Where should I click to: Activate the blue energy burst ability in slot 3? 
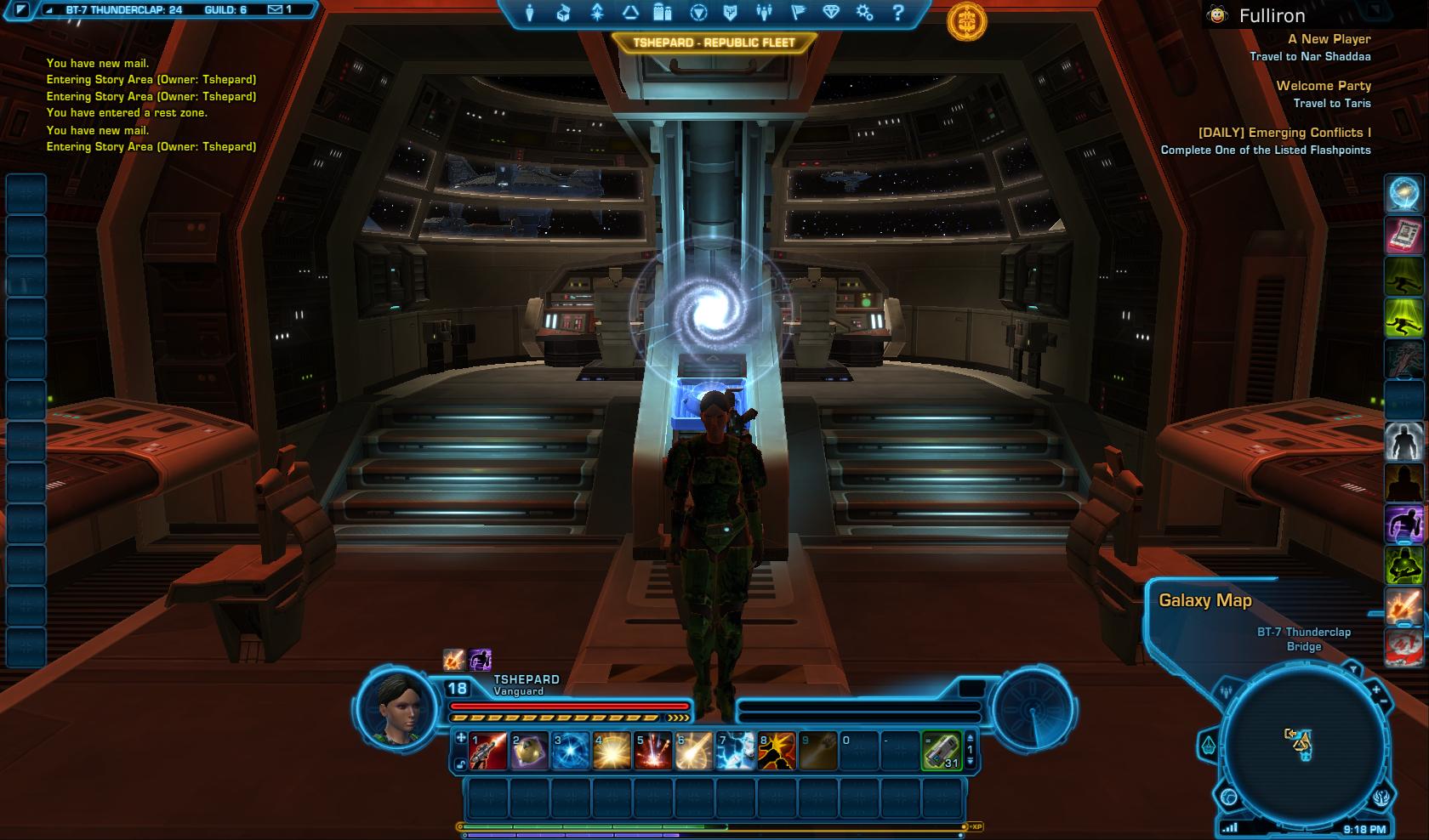[x=570, y=752]
